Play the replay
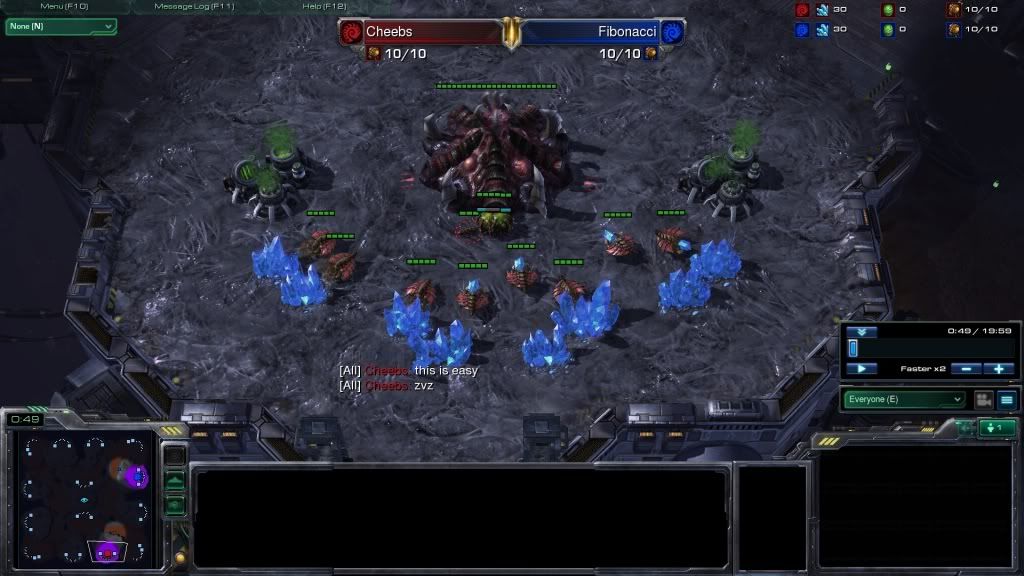Screen dimensions: 1024x576 click(x=861, y=368)
